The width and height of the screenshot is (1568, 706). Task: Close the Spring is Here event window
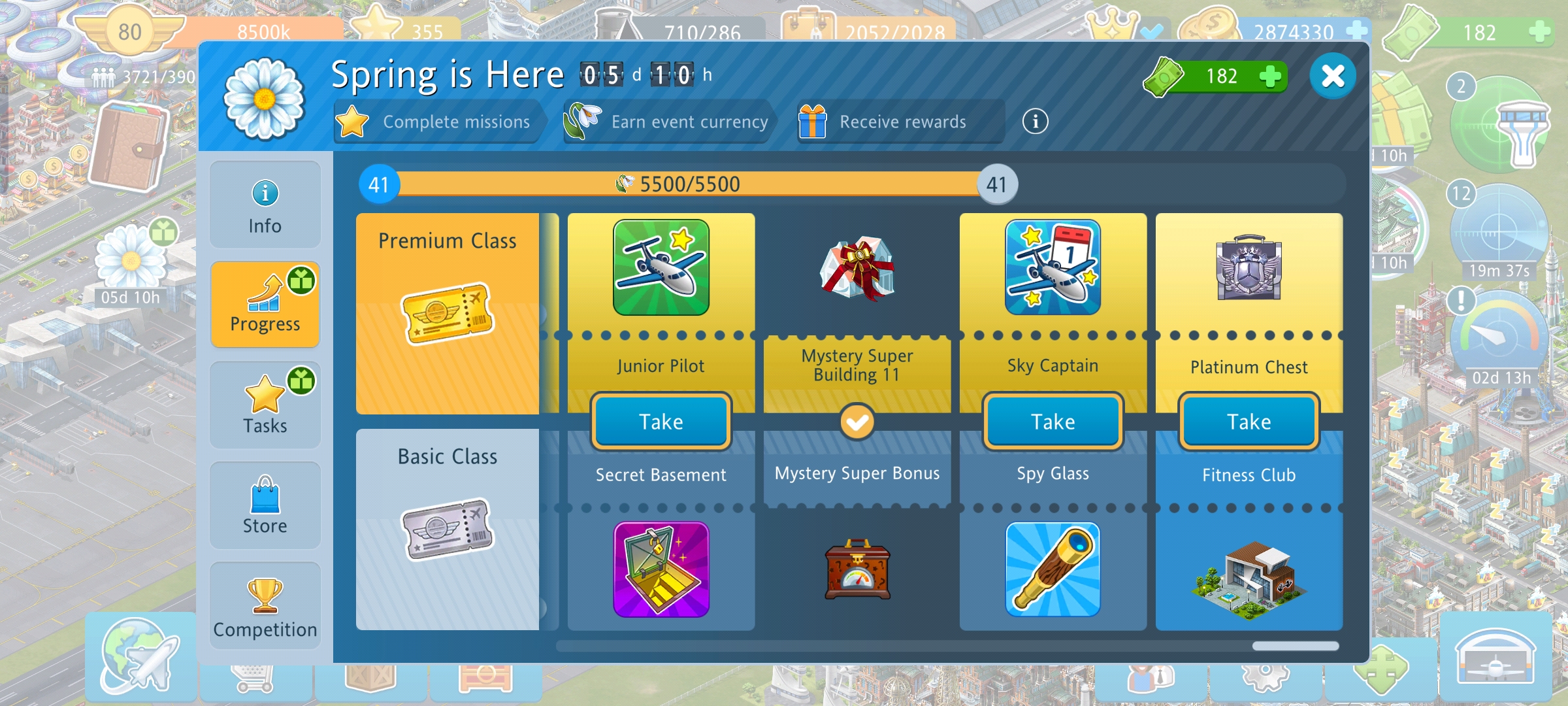[x=1332, y=76]
